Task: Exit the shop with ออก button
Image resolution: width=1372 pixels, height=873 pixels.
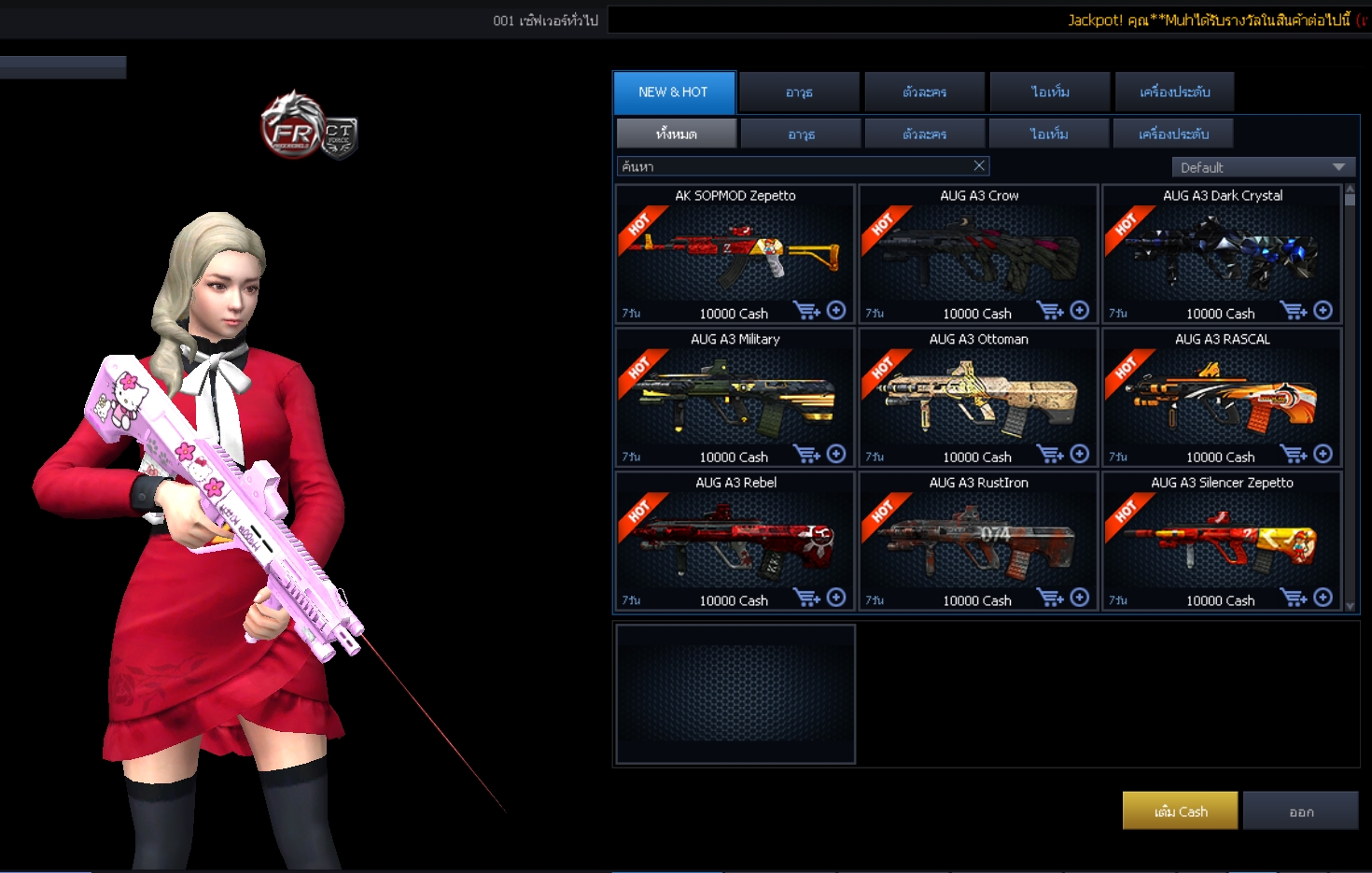Action: point(1301,811)
